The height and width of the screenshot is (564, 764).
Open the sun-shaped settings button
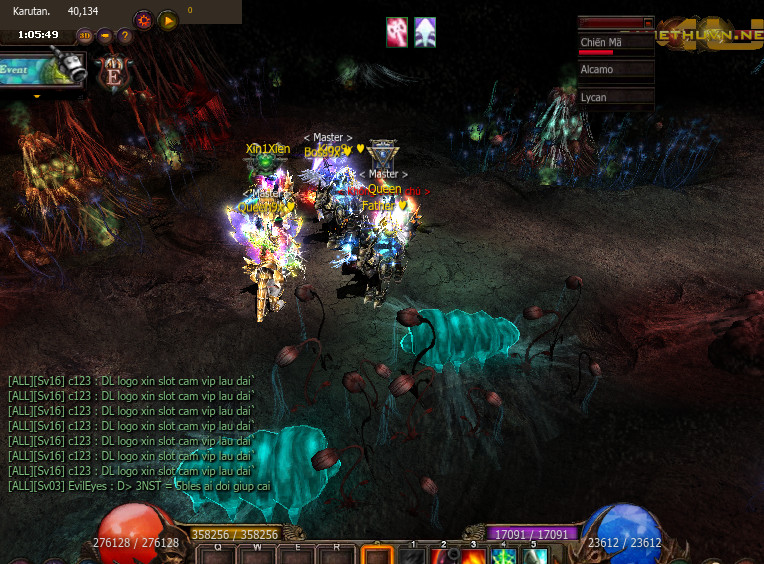[x=144, y=19]
